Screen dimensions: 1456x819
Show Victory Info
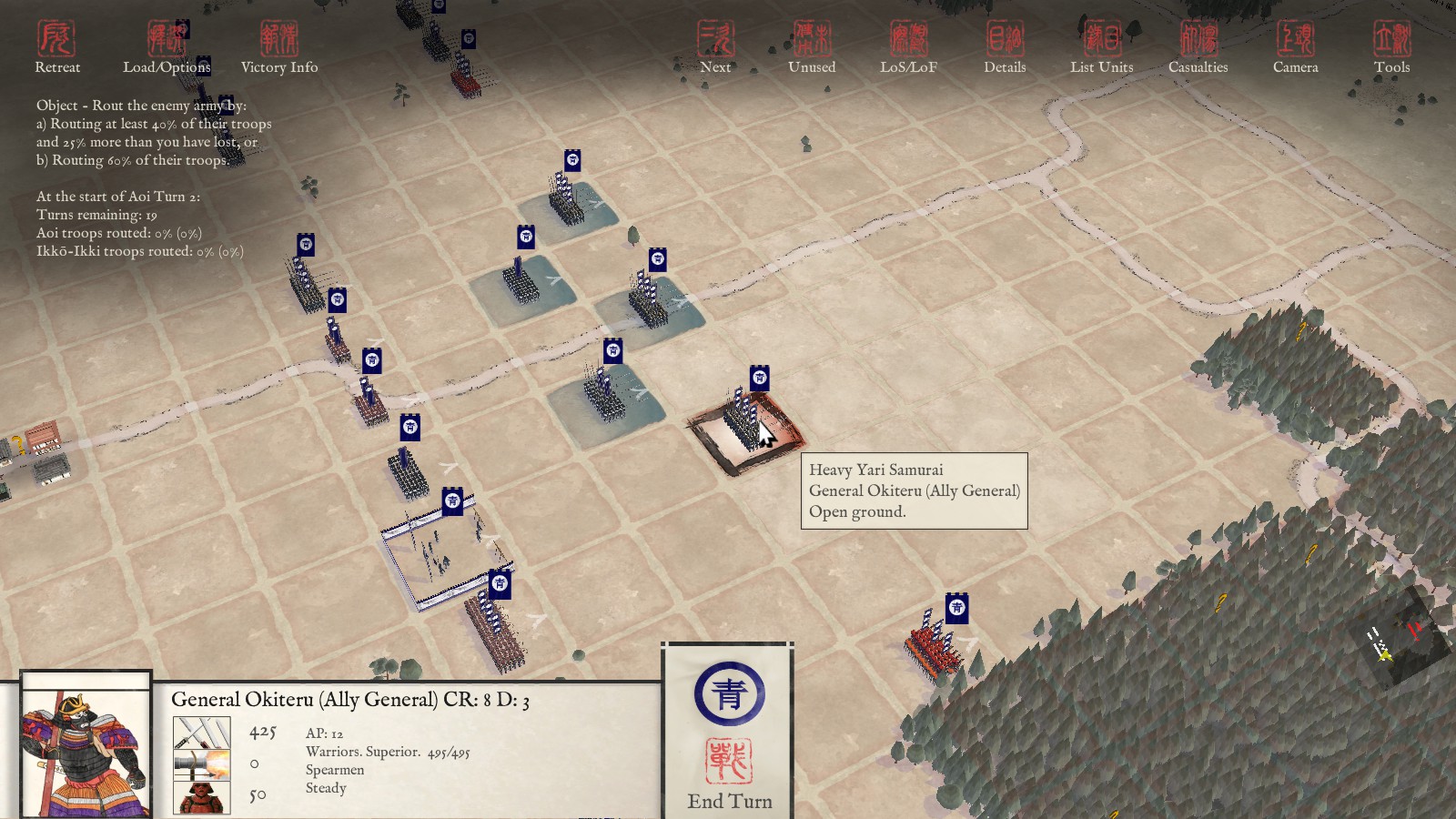tap(279, 47)
